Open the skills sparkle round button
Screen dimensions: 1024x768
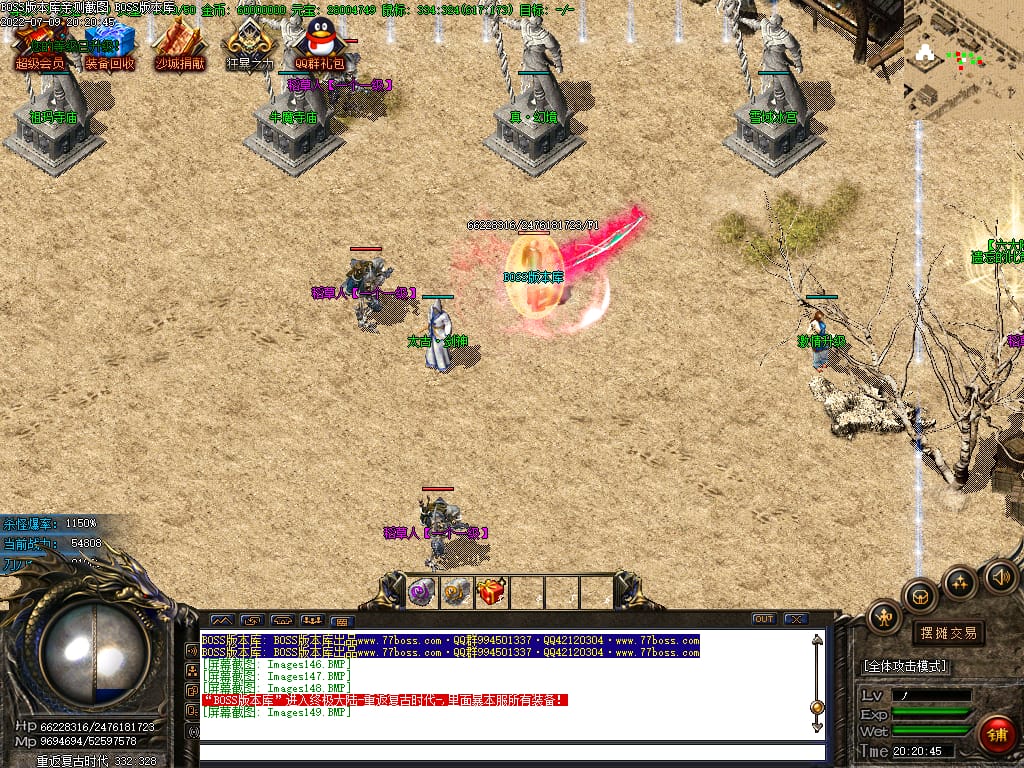(960, 582)
